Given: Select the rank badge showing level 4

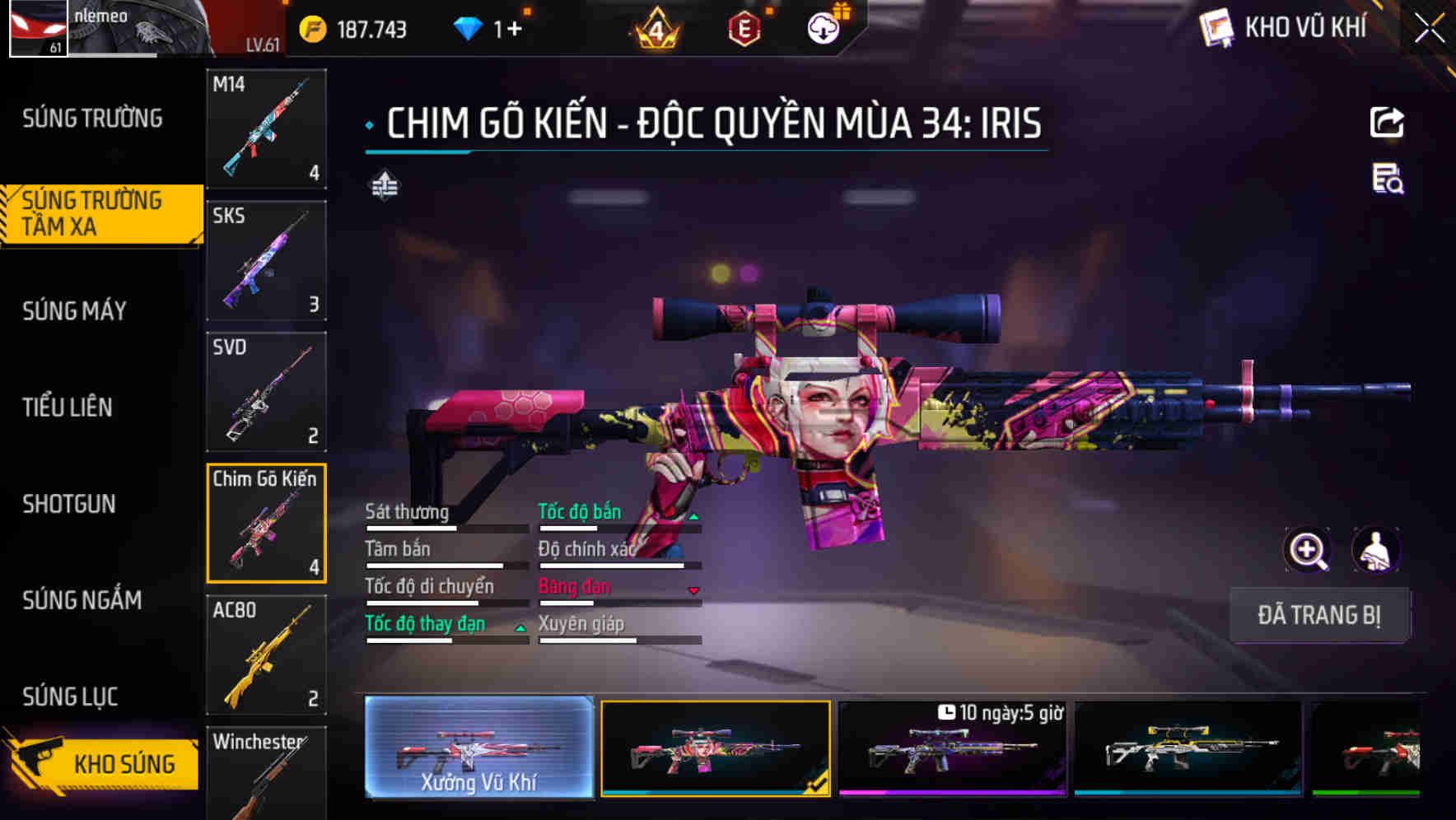Looking at the screenshot, I should pos(655,28).
